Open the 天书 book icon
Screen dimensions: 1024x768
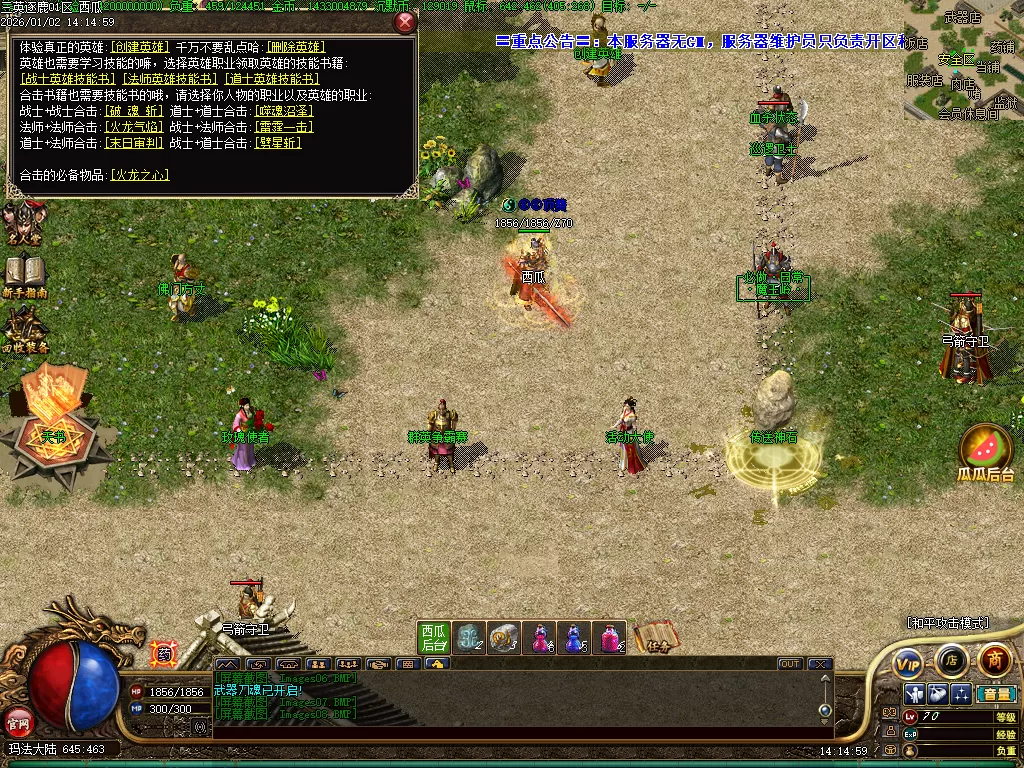(53, 415)
